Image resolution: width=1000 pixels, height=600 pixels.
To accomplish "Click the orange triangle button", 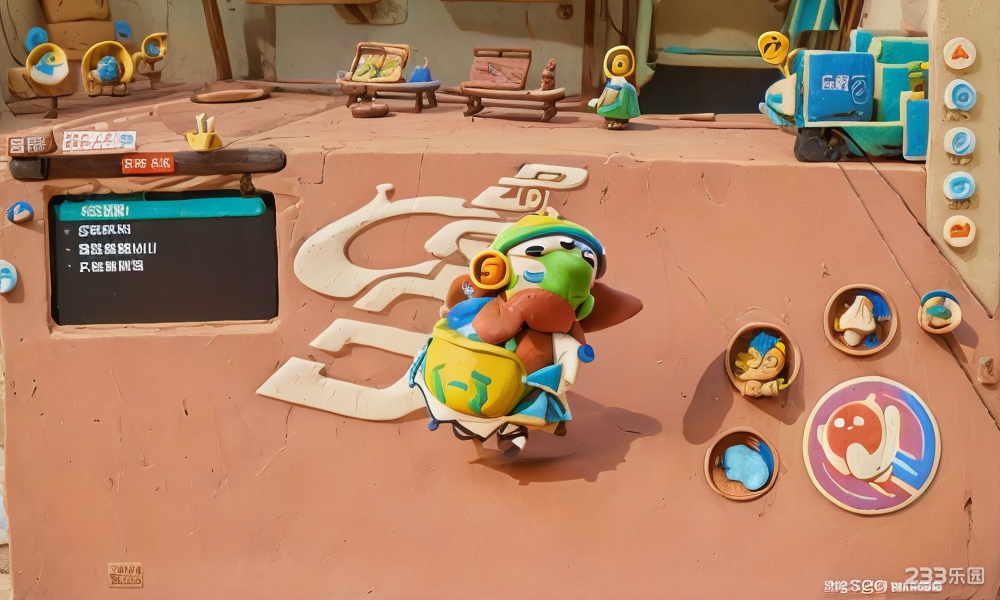I will pyautogui.click(x=959, y=53).
